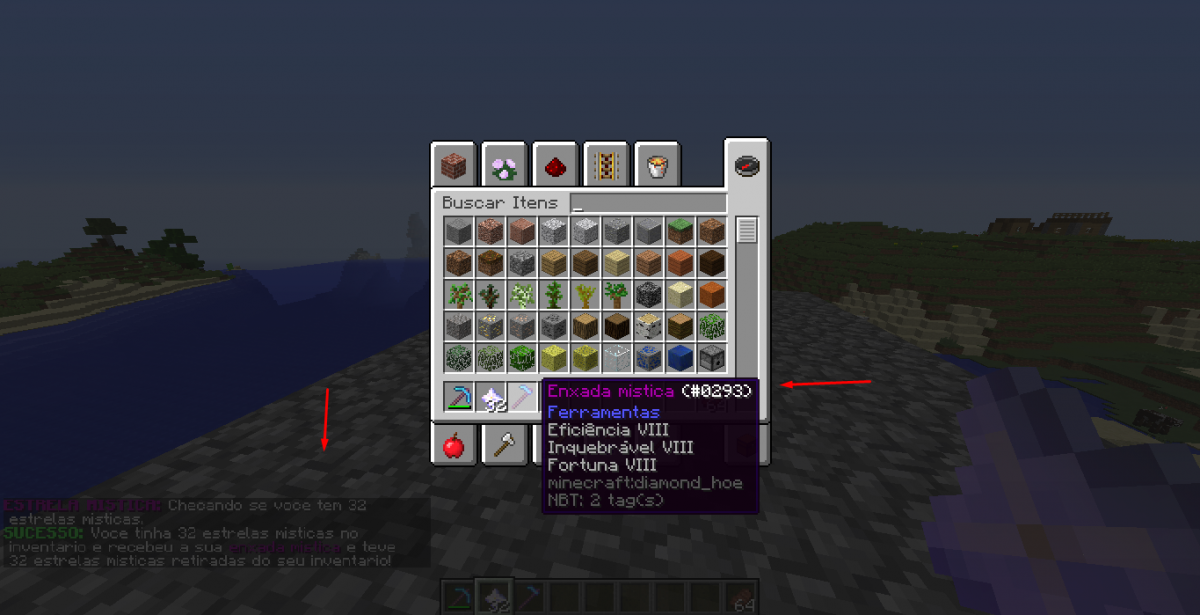1200x615 pixels.
Task: Select the compass Search Items tab
Action: tap(746, 164)
